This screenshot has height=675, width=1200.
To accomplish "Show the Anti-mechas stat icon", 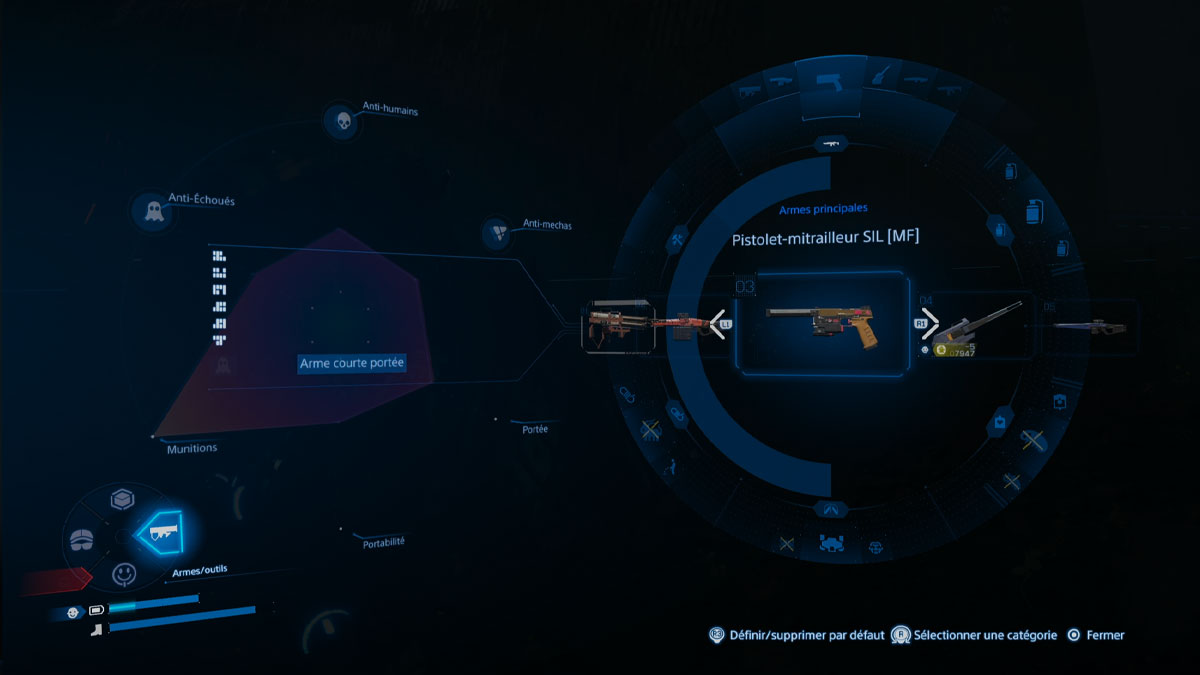I will [497, 234].
